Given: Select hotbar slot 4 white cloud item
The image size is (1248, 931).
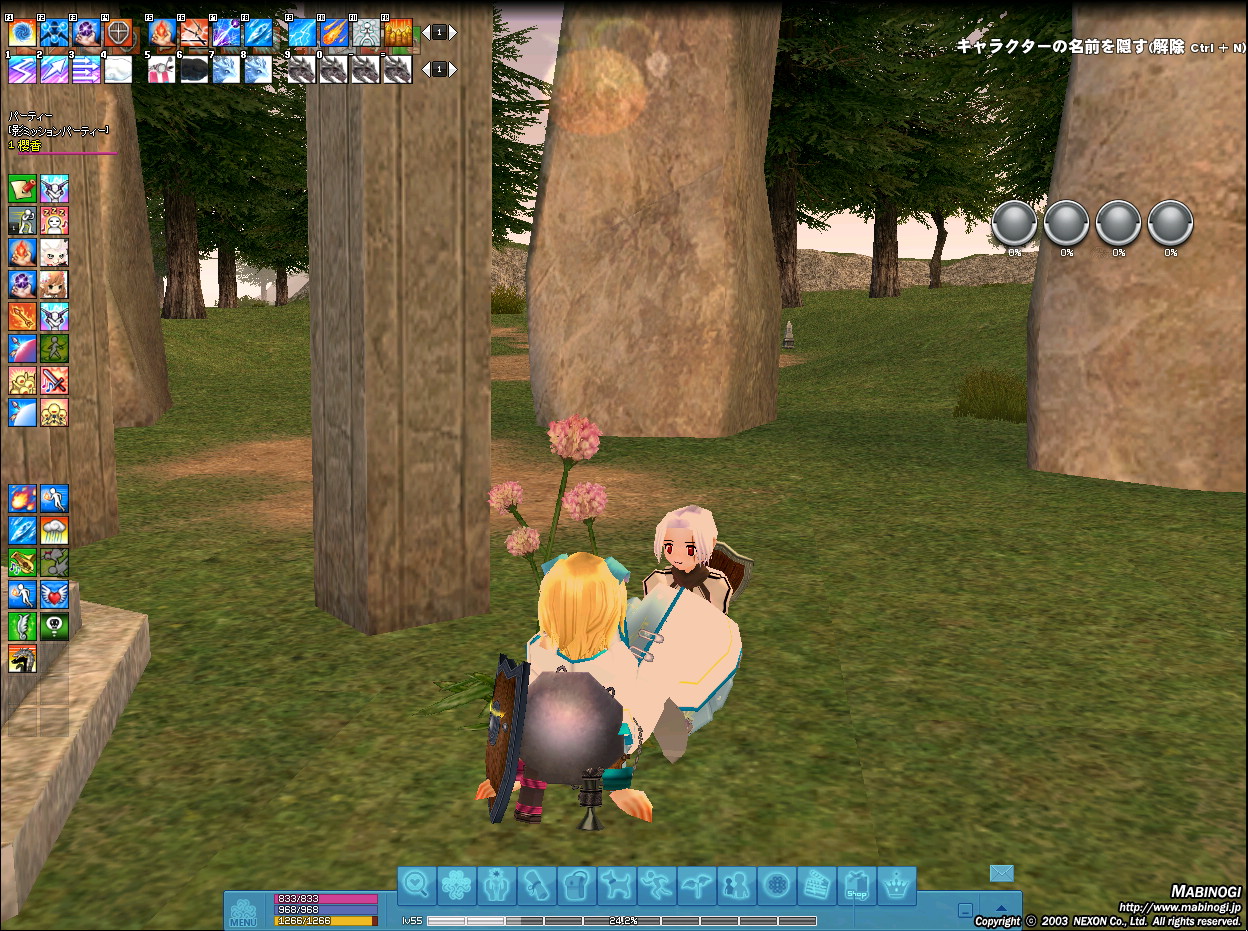Looking at the screenshot, I should 118,69.
